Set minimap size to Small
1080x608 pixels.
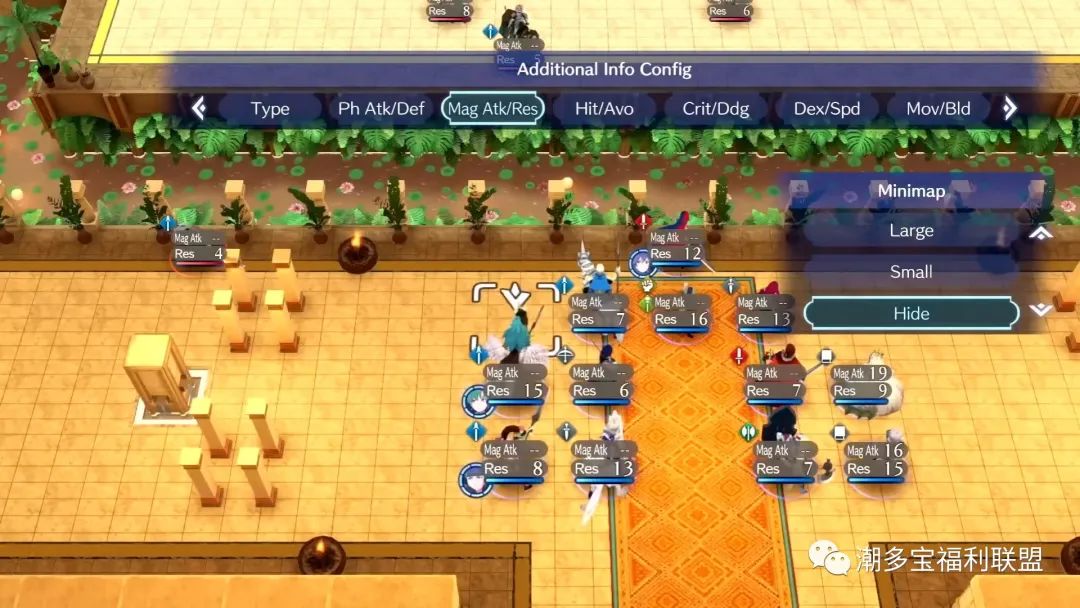coord(911,272)
